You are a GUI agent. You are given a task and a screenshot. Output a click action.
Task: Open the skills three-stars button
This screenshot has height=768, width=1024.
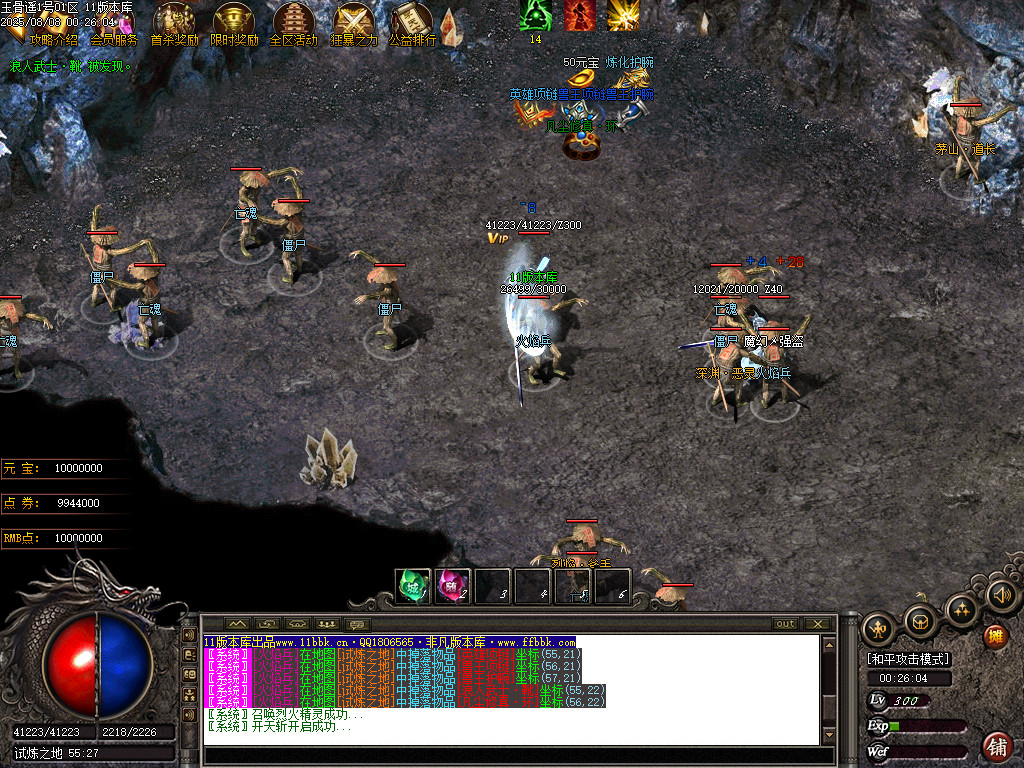pyautogui.click(x=962, y=608)
